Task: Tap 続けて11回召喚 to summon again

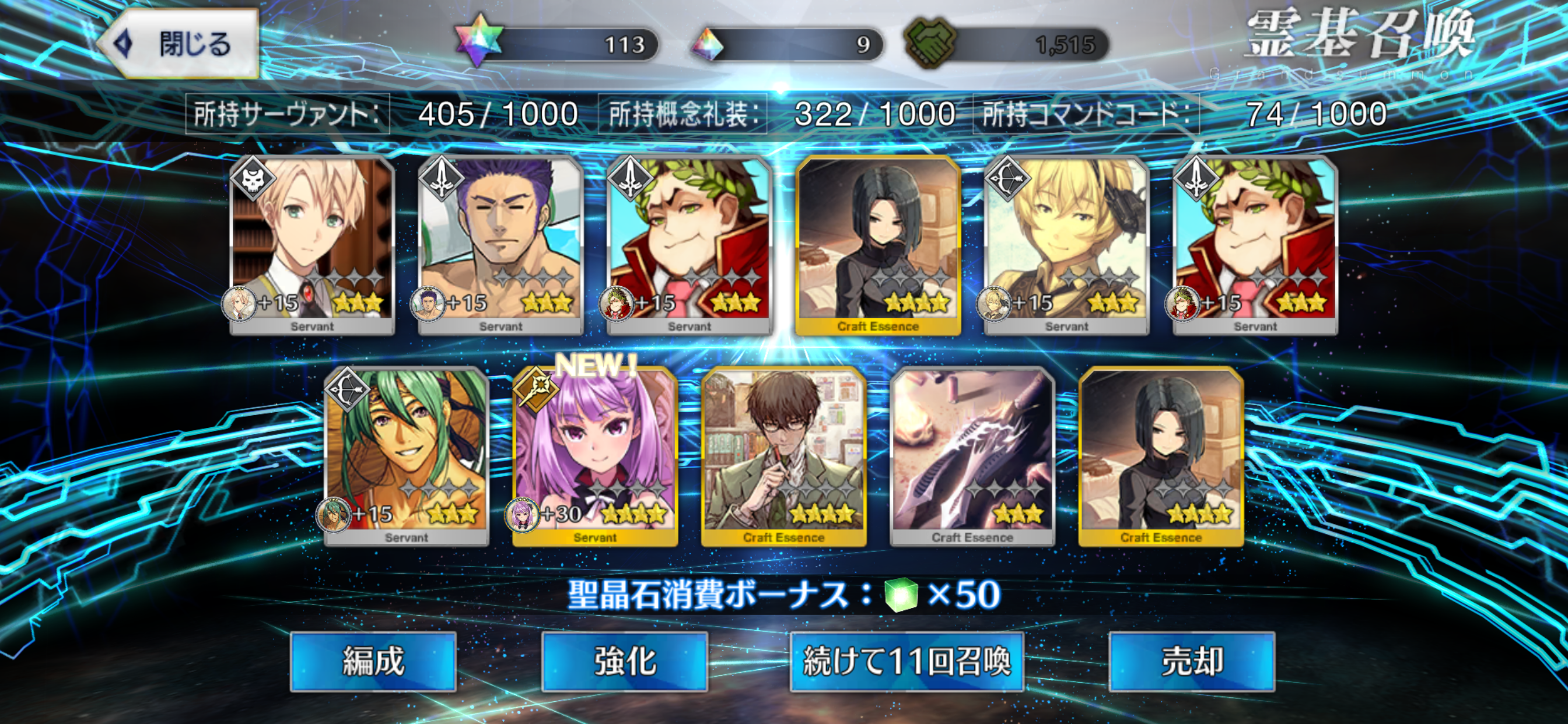Action: click(907, 661)
